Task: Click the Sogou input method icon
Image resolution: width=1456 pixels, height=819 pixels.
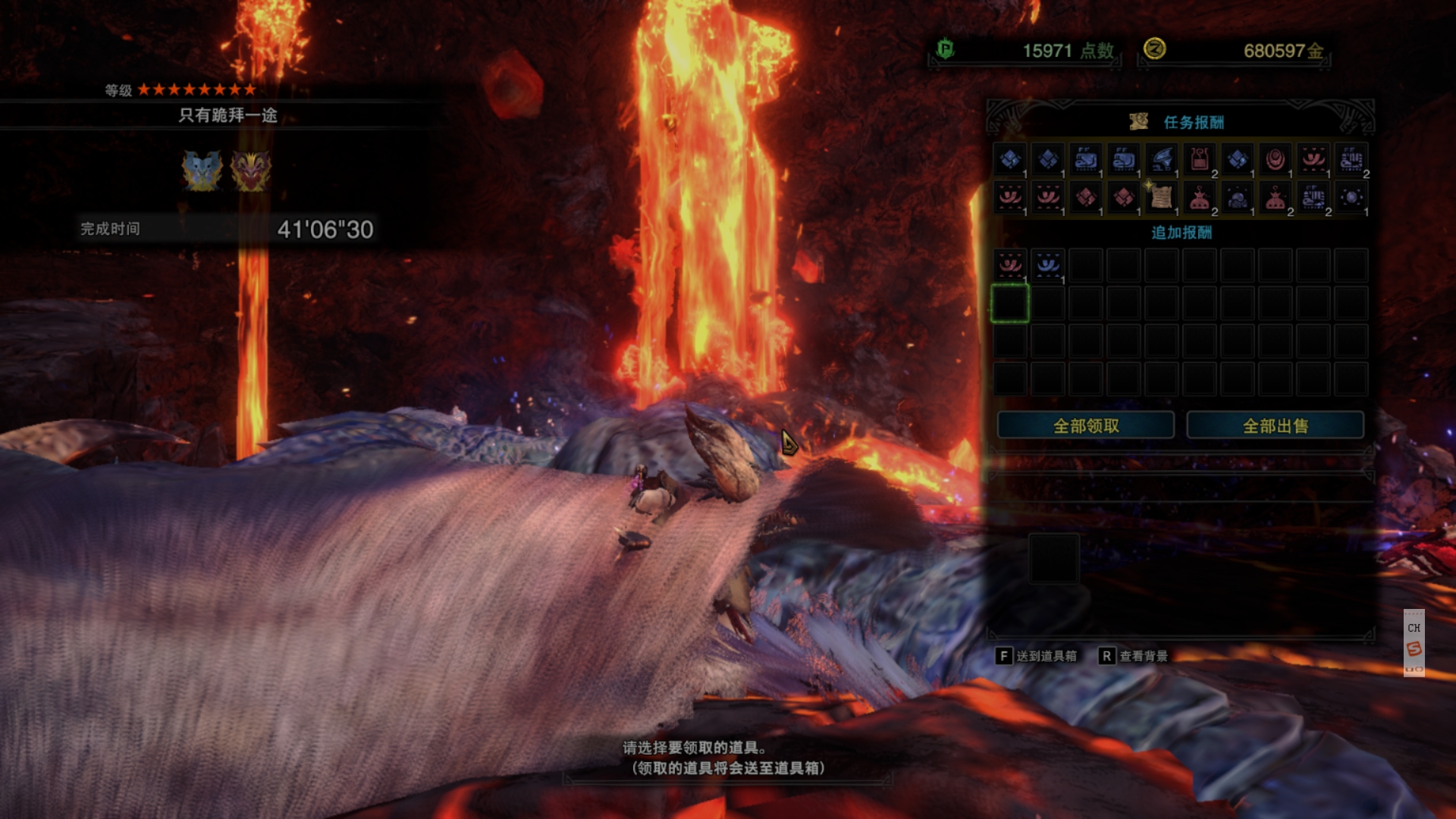Action: click(x=1414, y=648)
